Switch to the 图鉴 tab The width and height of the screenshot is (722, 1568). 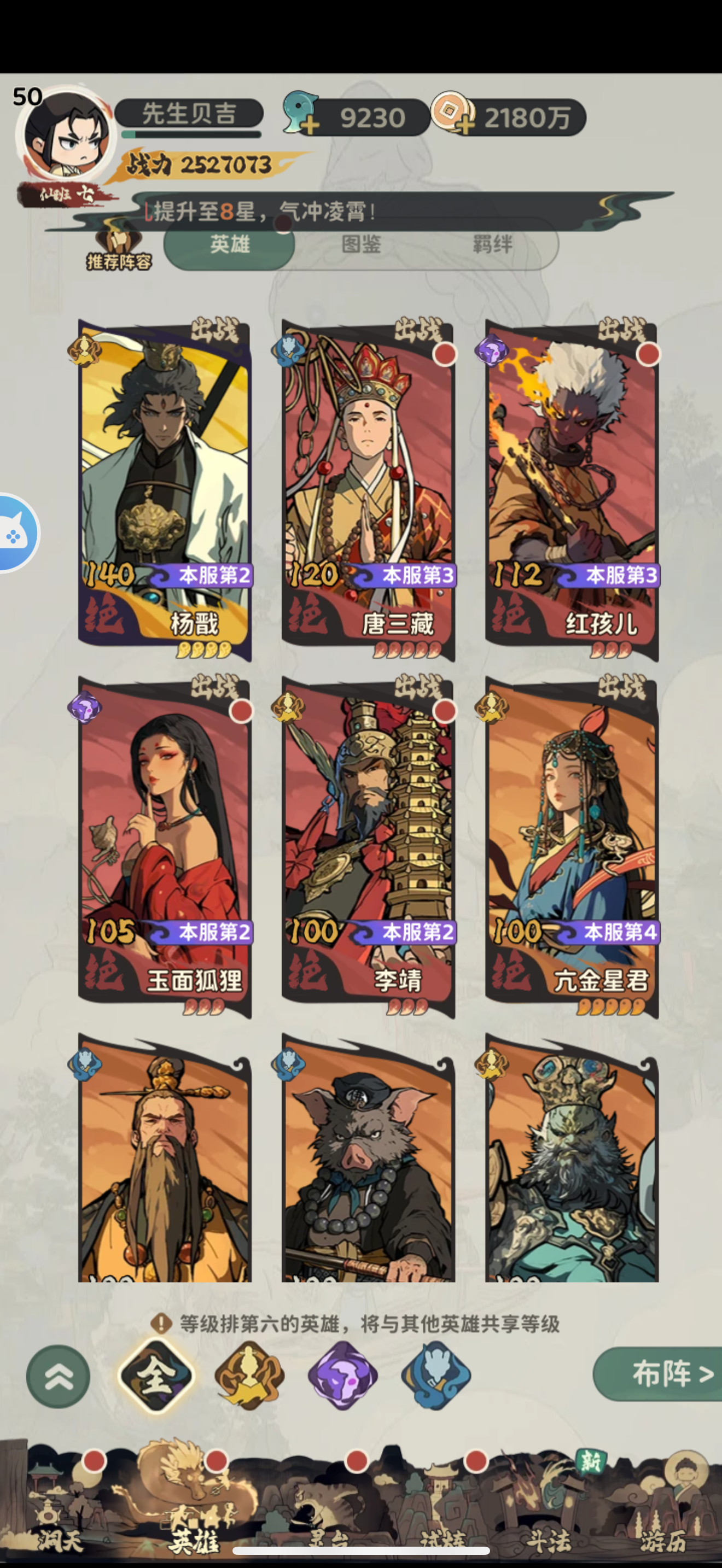point(360,245)
